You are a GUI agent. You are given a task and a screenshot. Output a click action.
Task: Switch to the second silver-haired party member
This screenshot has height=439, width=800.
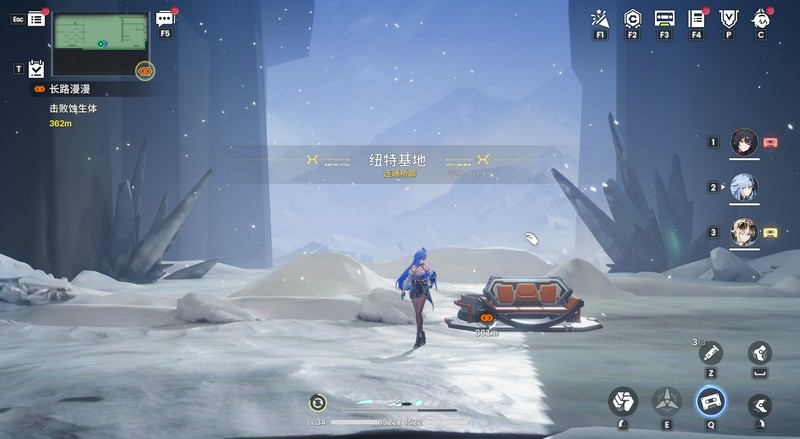click(x=743, y=187)
